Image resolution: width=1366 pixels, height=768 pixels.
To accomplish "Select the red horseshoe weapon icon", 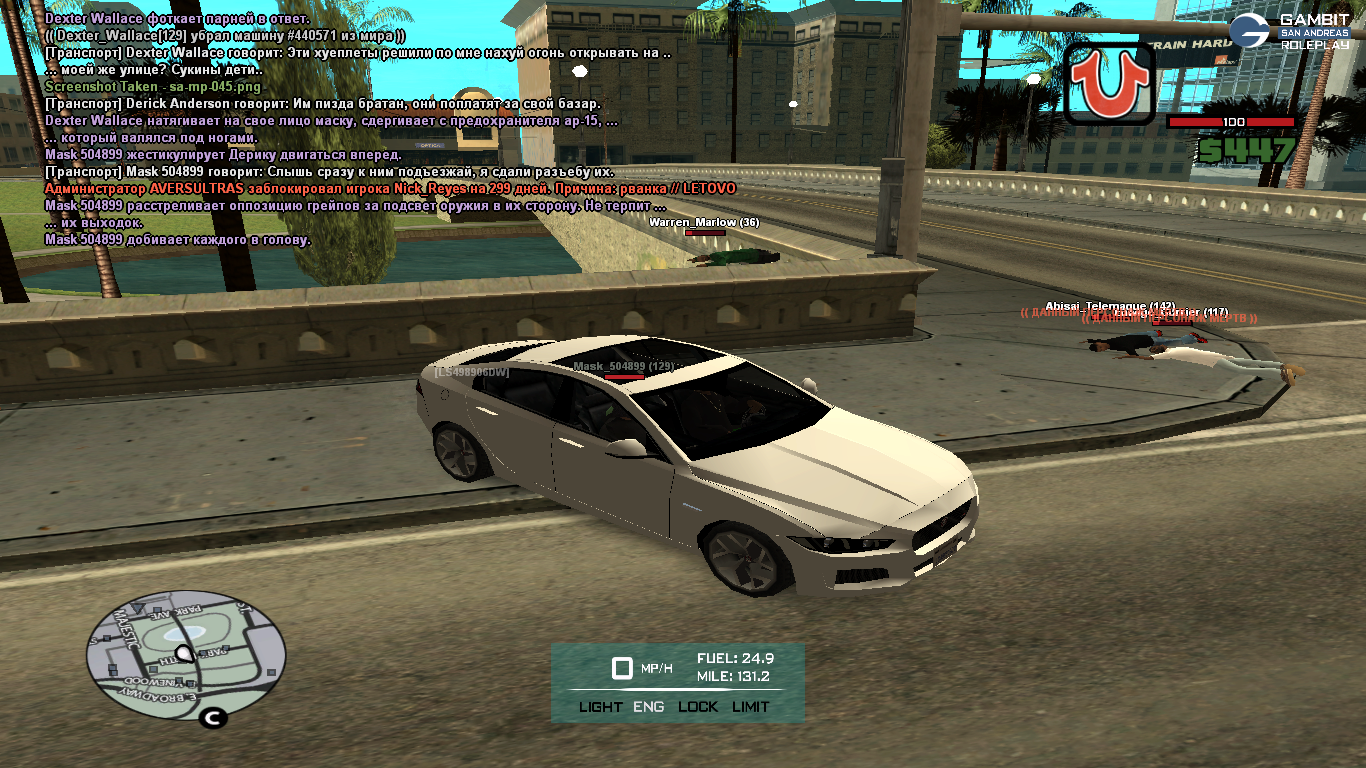I will 1109,83.
